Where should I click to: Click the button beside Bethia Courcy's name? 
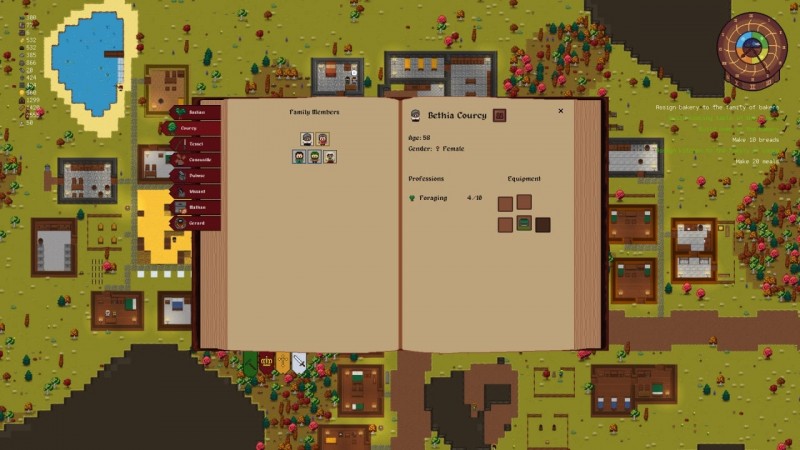coord(499,115)
